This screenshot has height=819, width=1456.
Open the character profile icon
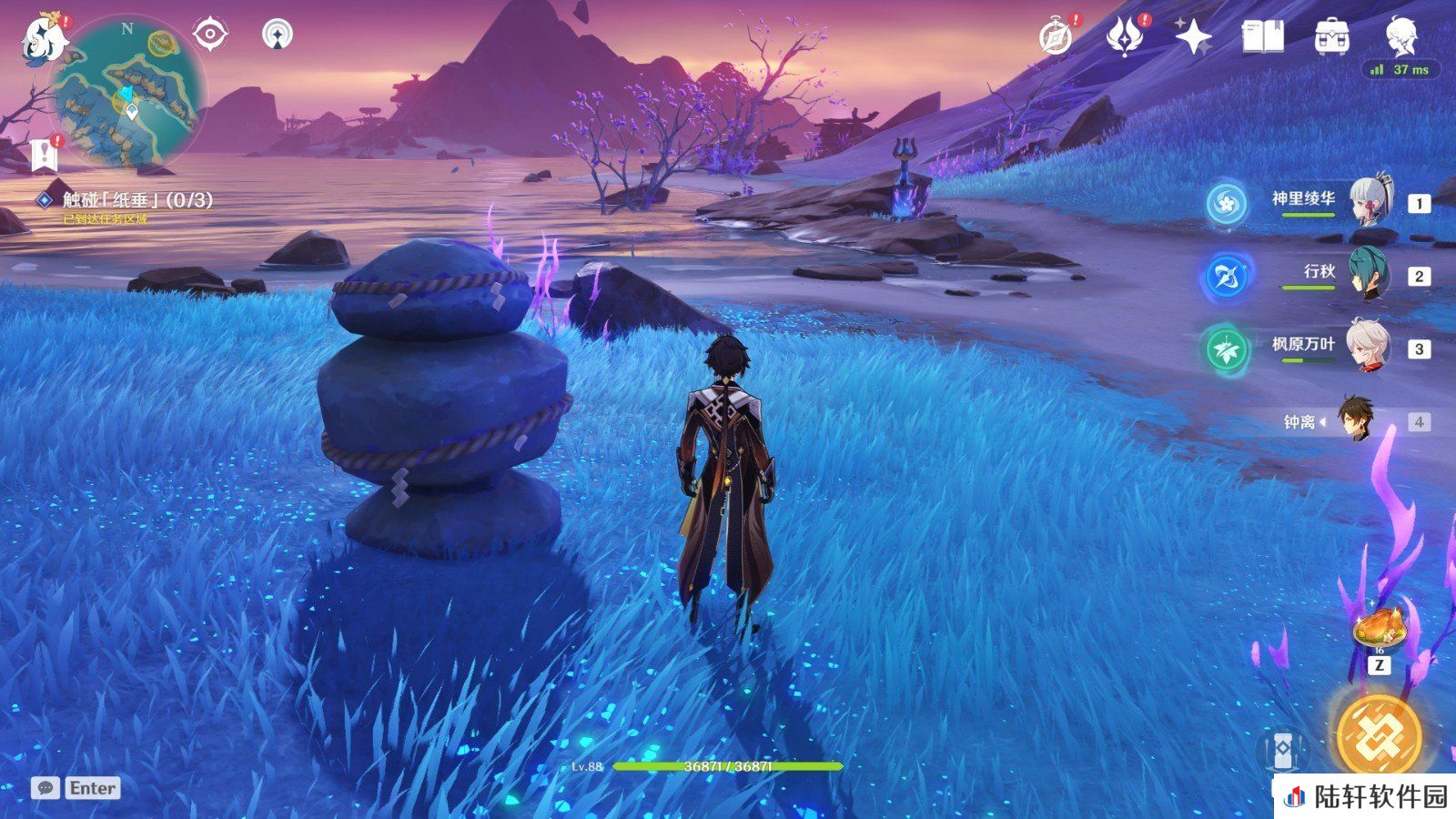point(1401,36)
